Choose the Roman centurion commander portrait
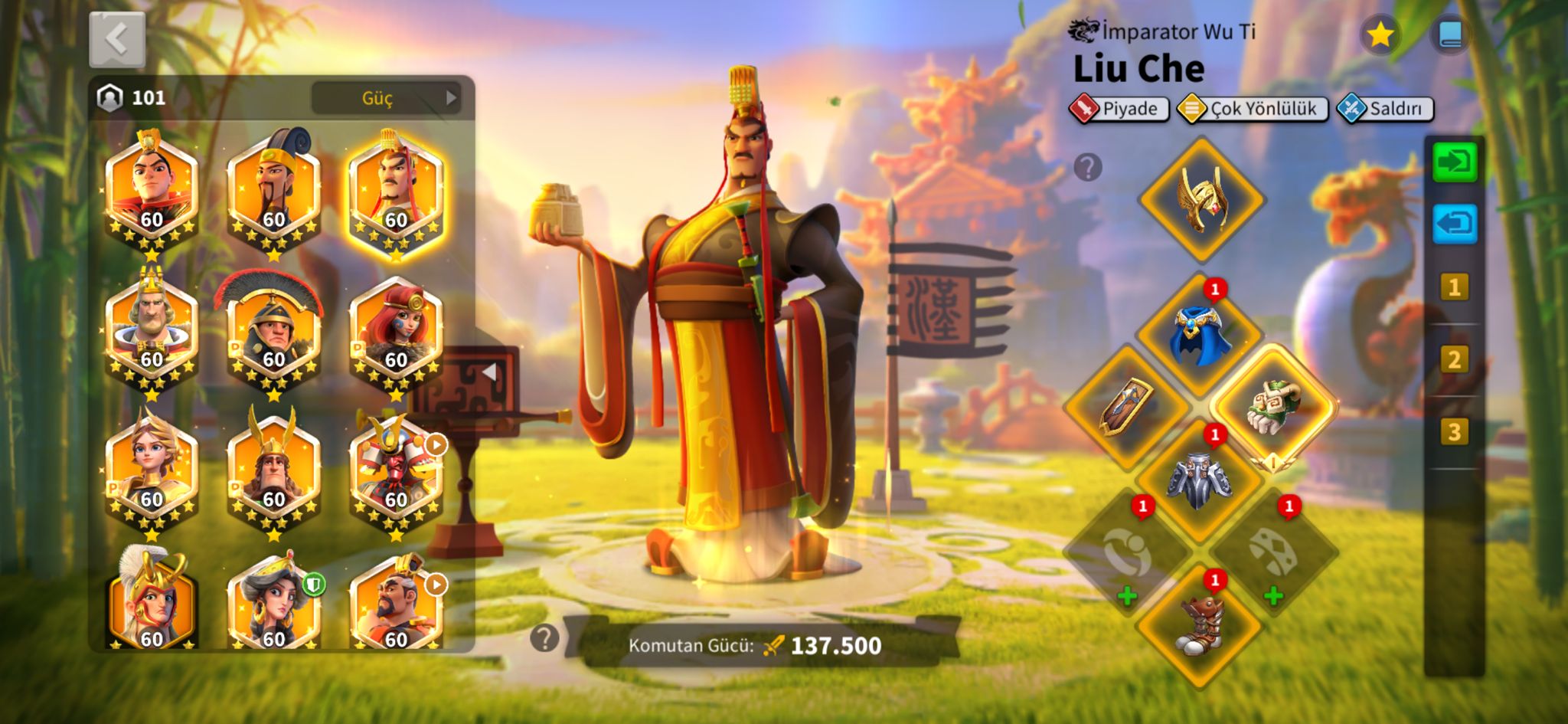Screen dimensions: 1568x724 tap(273, 331)
